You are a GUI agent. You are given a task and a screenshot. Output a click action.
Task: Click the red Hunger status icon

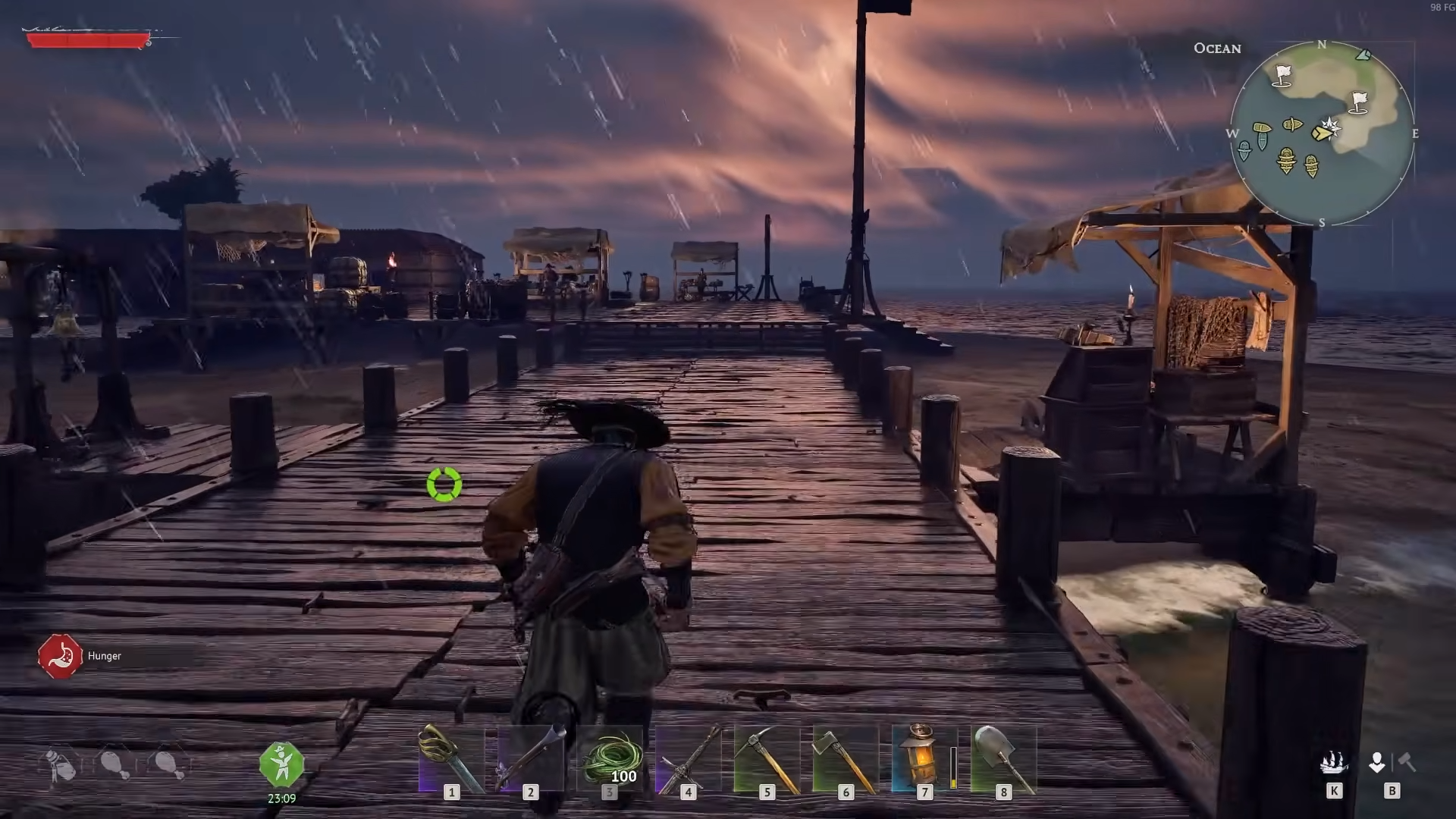(x=60, y=656)
